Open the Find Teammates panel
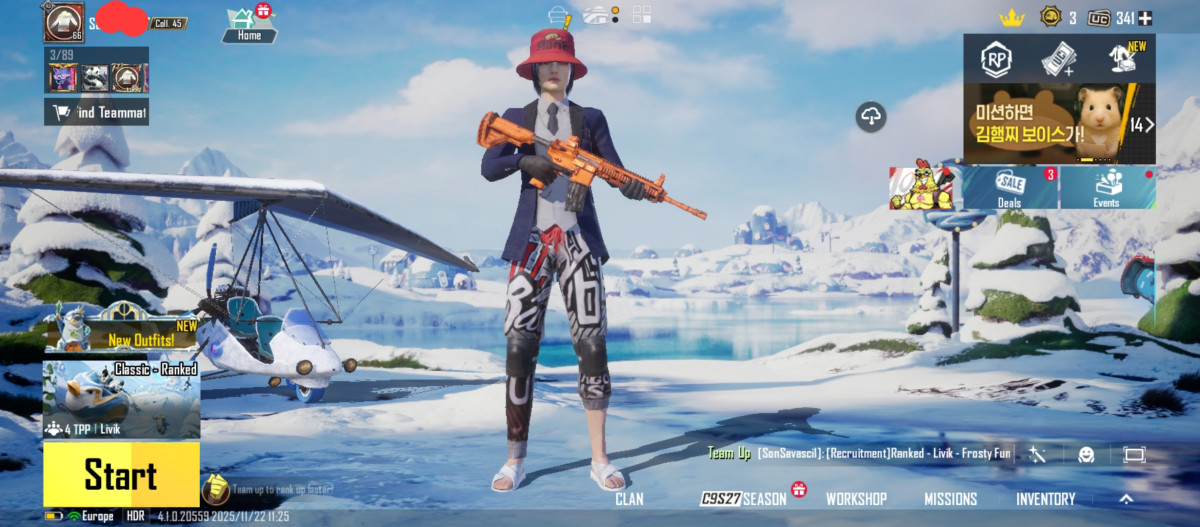The width and height of the screenshot is (1200, 527). pyautogui.click(x=97, y=112)
